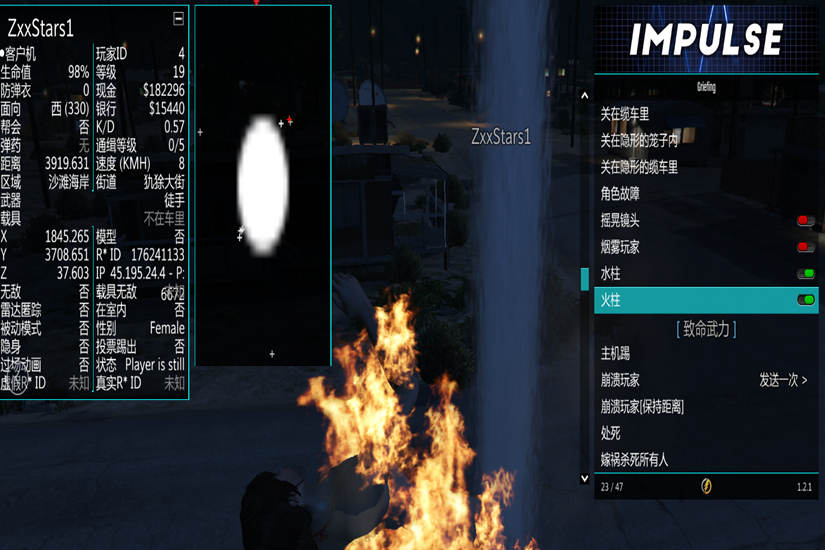Choose the 主机踢 option
The height and width of the screenshot is (550, 825).
pyautogui.click(x=615, y=353)
